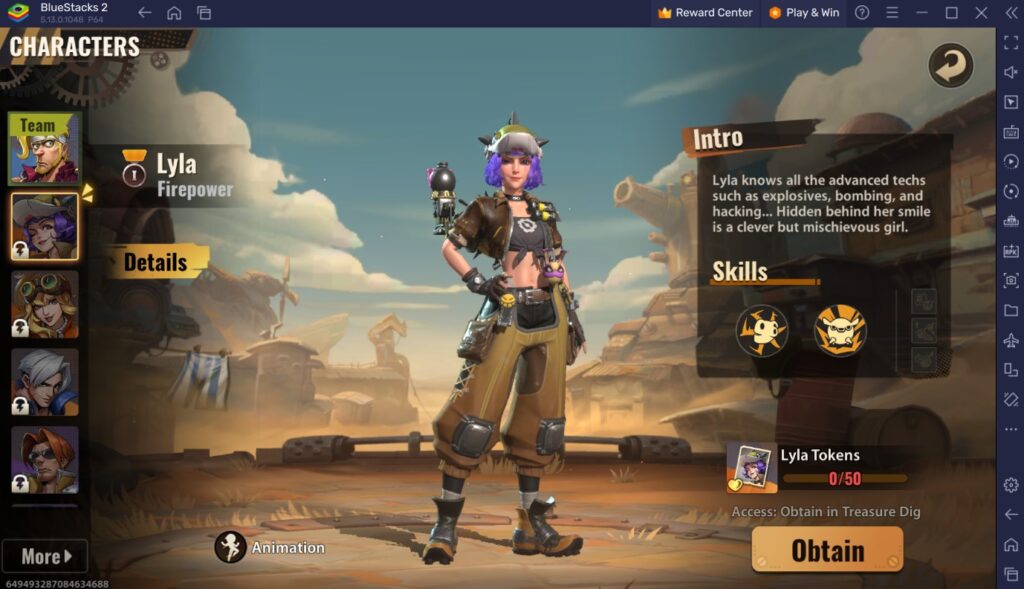Open Lyla's Details panel
Screen dimensions: 1024x589
coord(156,263)
